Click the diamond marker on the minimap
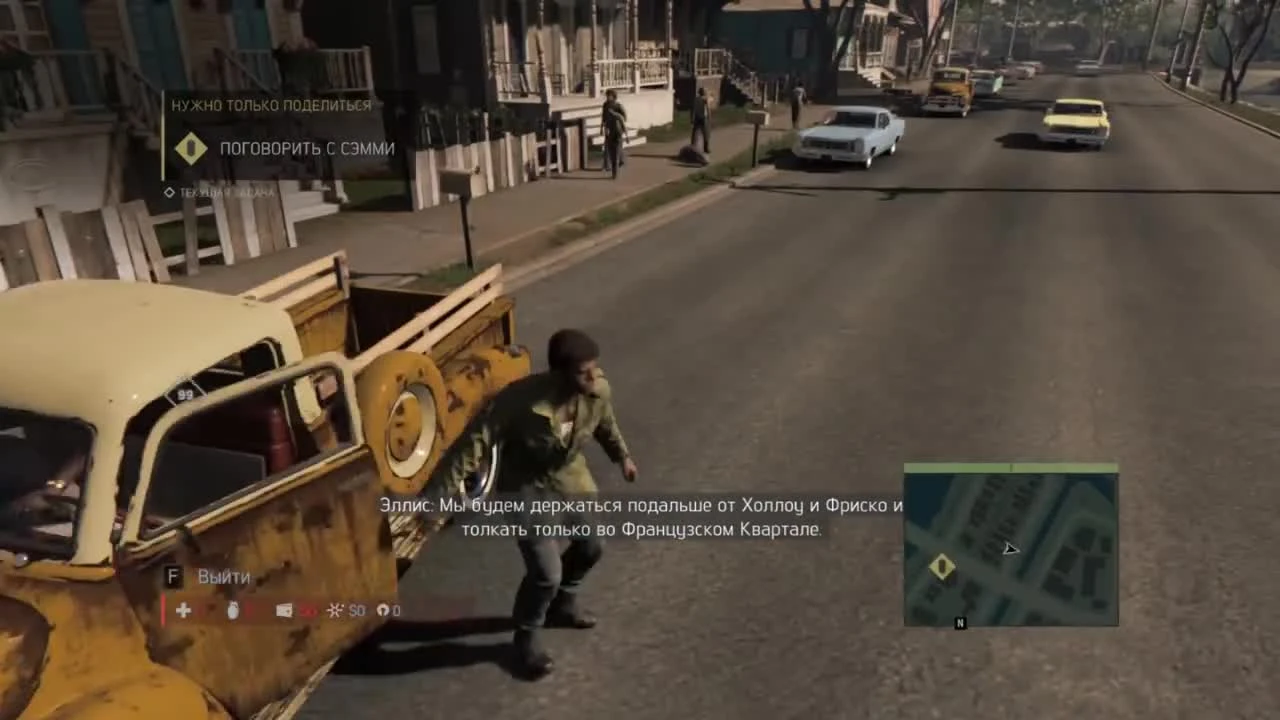The image size is (1280, 720). [x=941, y=566]
